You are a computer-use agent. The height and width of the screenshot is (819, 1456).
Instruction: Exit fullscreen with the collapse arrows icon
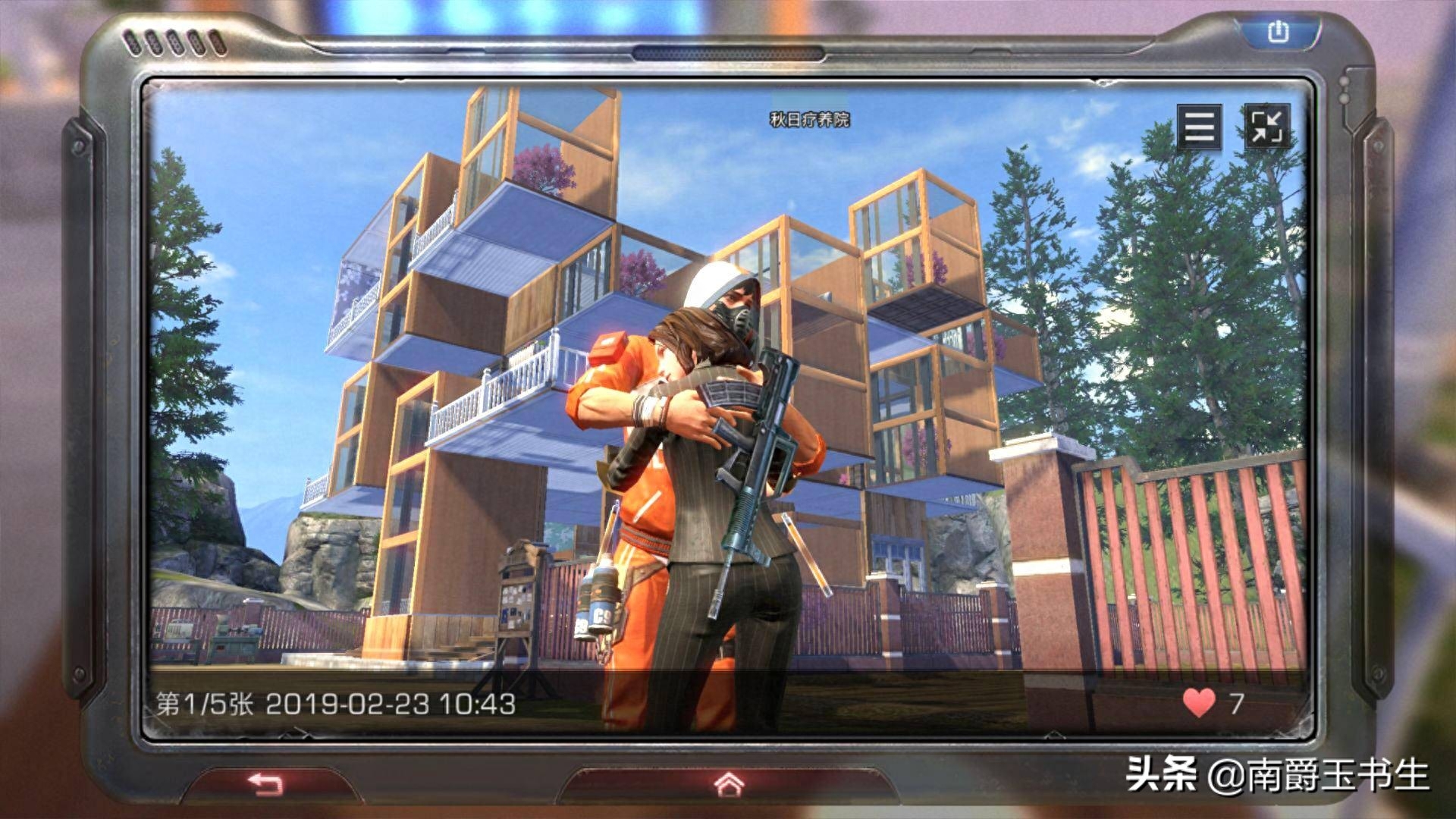pyautogui.click(x=1266, y=126)
